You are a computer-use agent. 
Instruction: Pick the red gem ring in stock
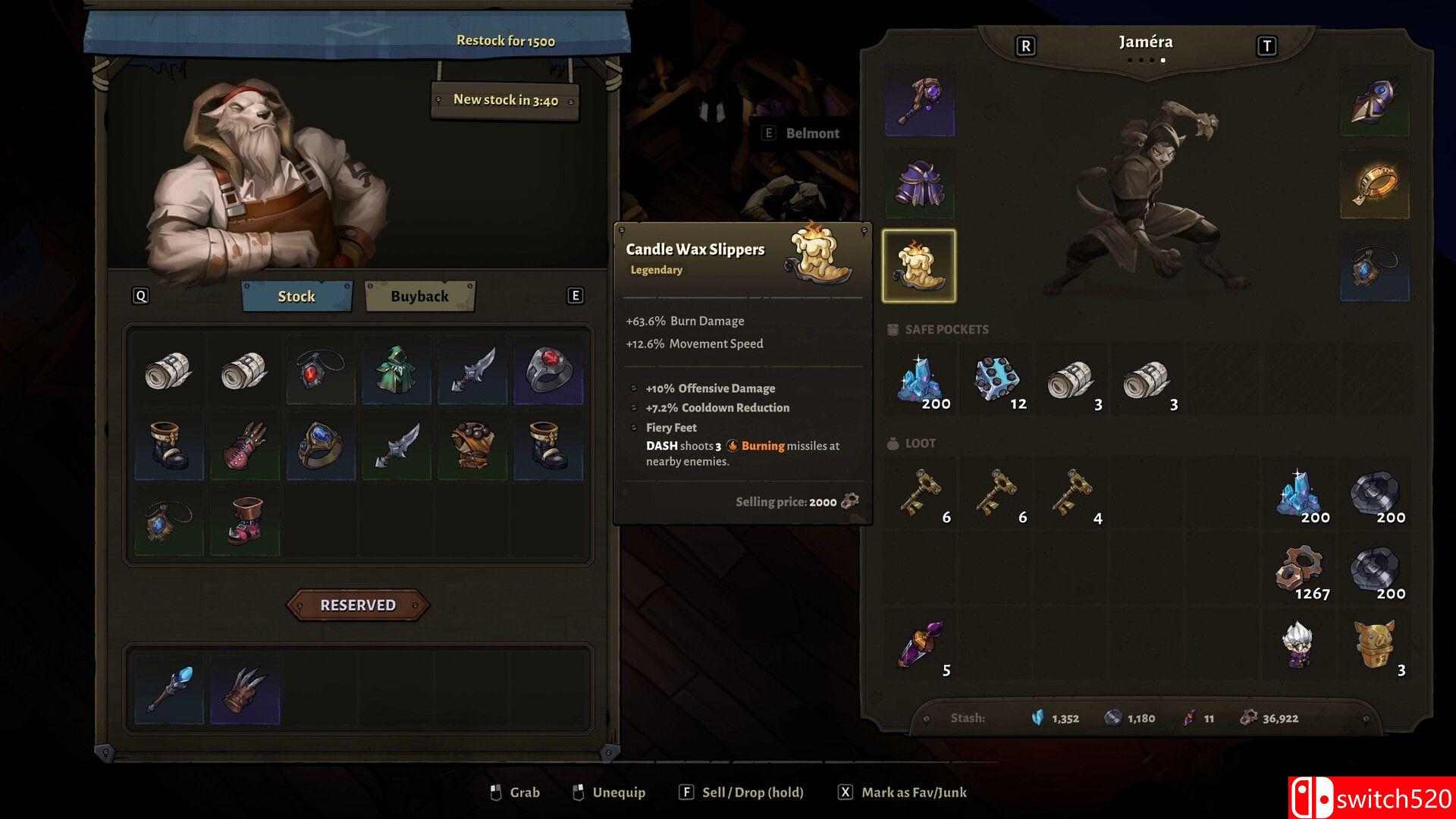[548, 370]
